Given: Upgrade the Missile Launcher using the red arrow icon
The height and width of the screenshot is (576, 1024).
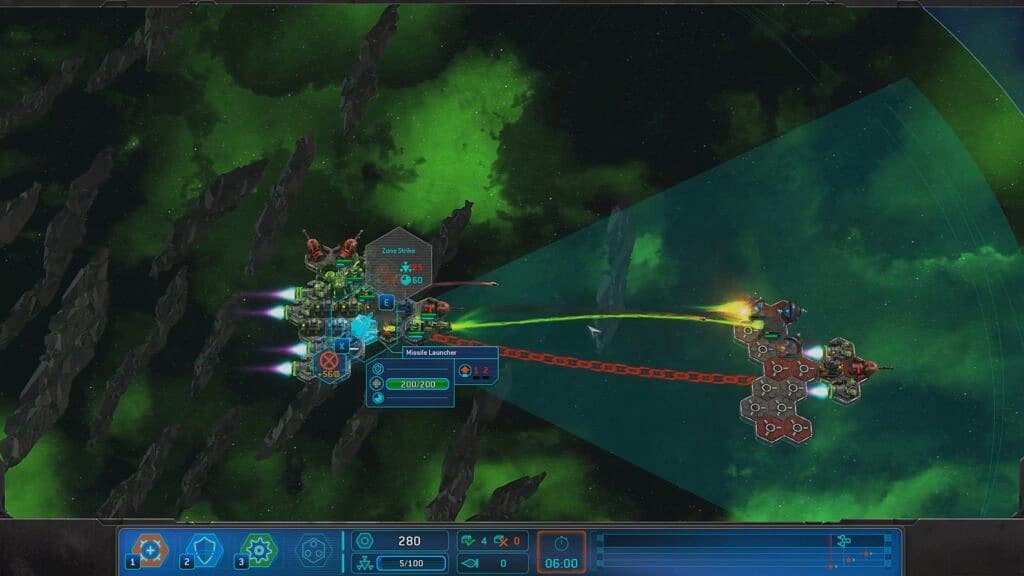Looking at the screenshot, I should [x=464, y=370].
